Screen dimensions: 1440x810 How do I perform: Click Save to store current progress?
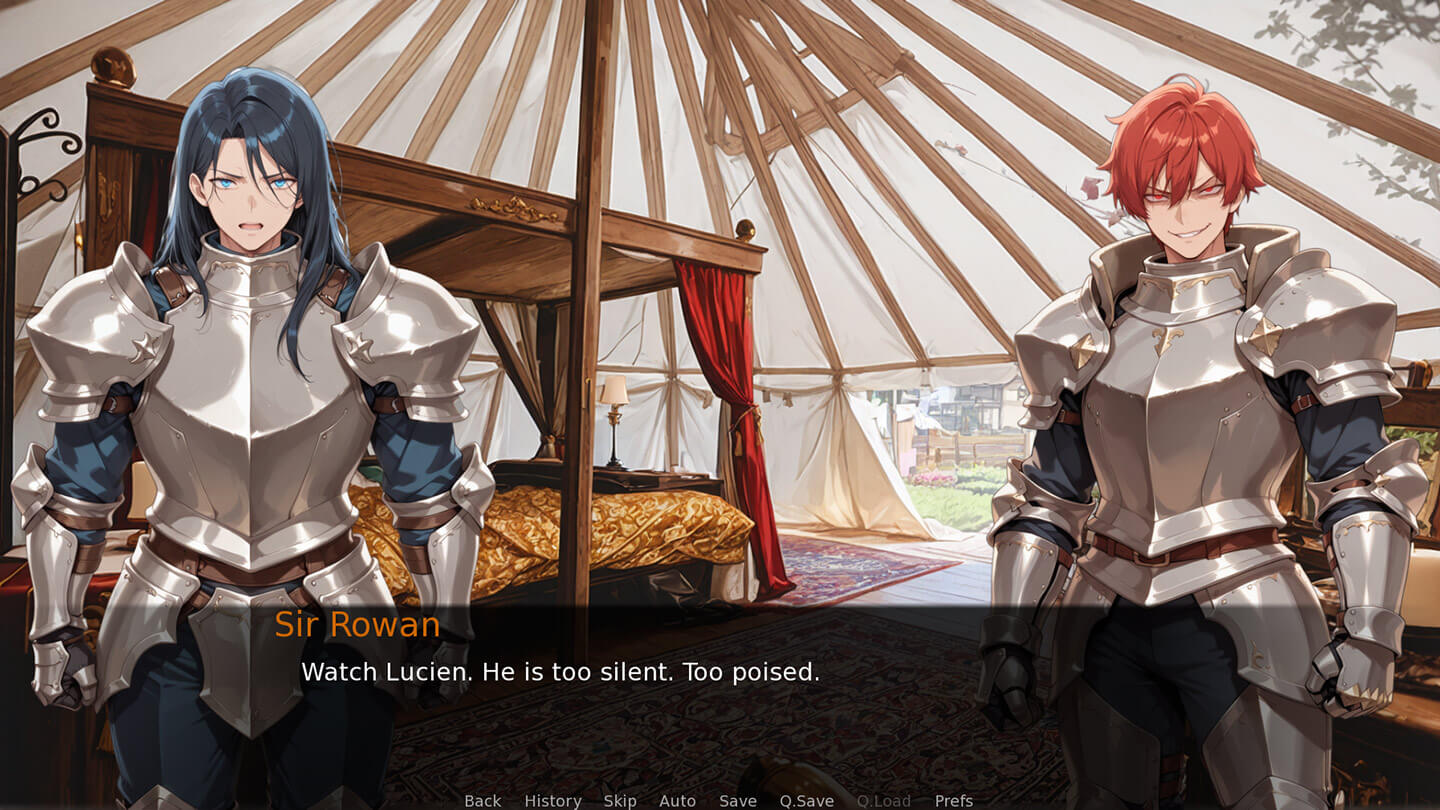pyautogui.click(x=737, y=801)
